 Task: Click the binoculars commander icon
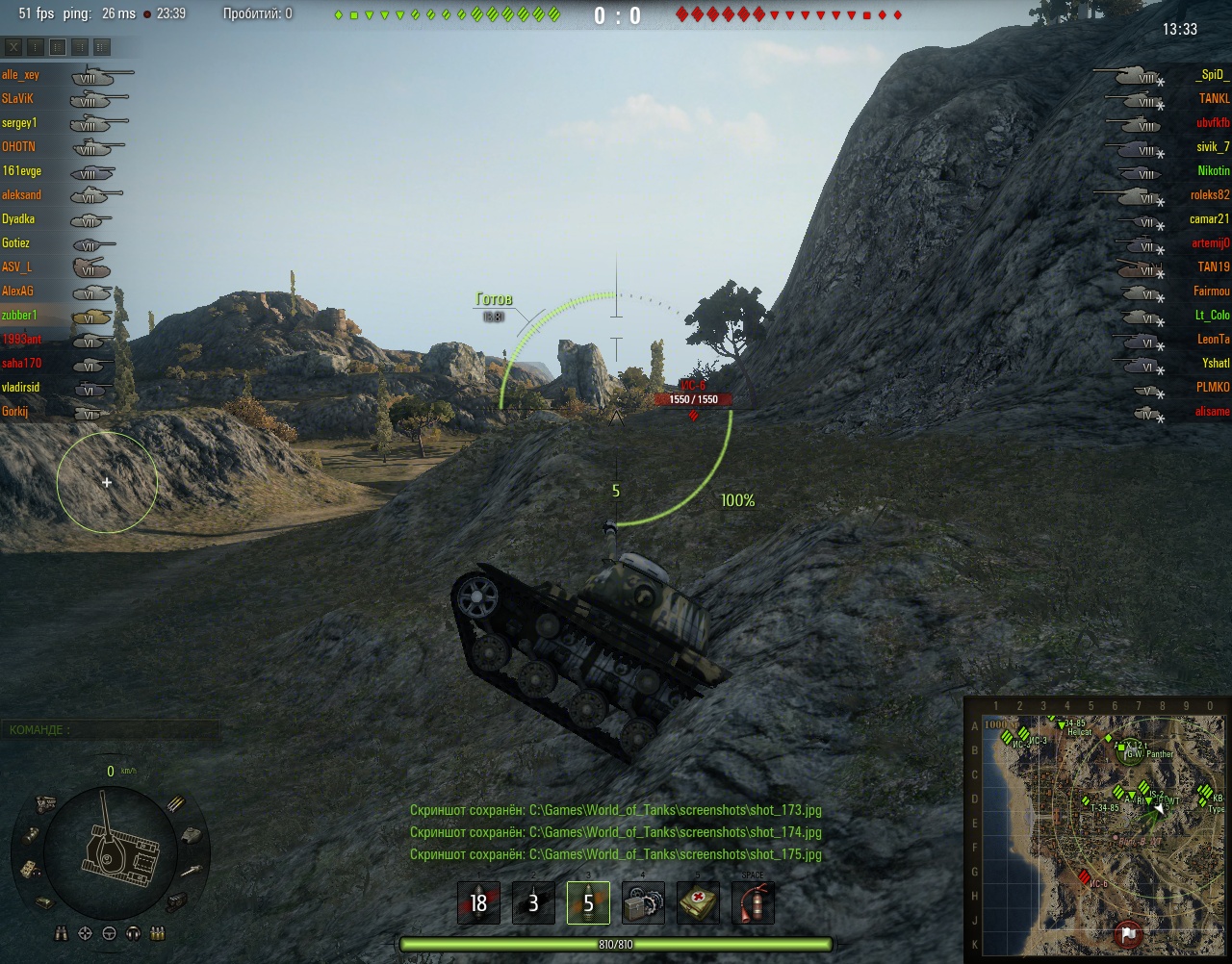61,933
